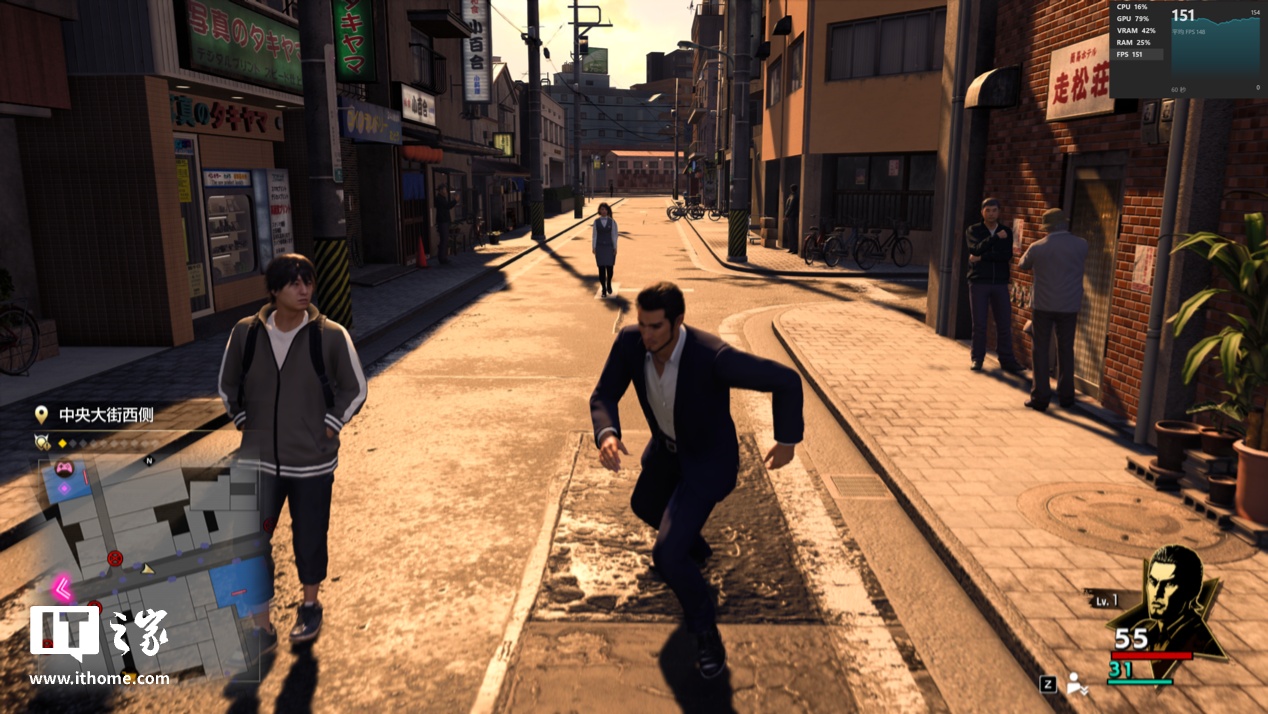Select the purple diamond marker on the minimap
Image resolution: width=1268 pixels, height=714 pixels.
tap(65, 488)
